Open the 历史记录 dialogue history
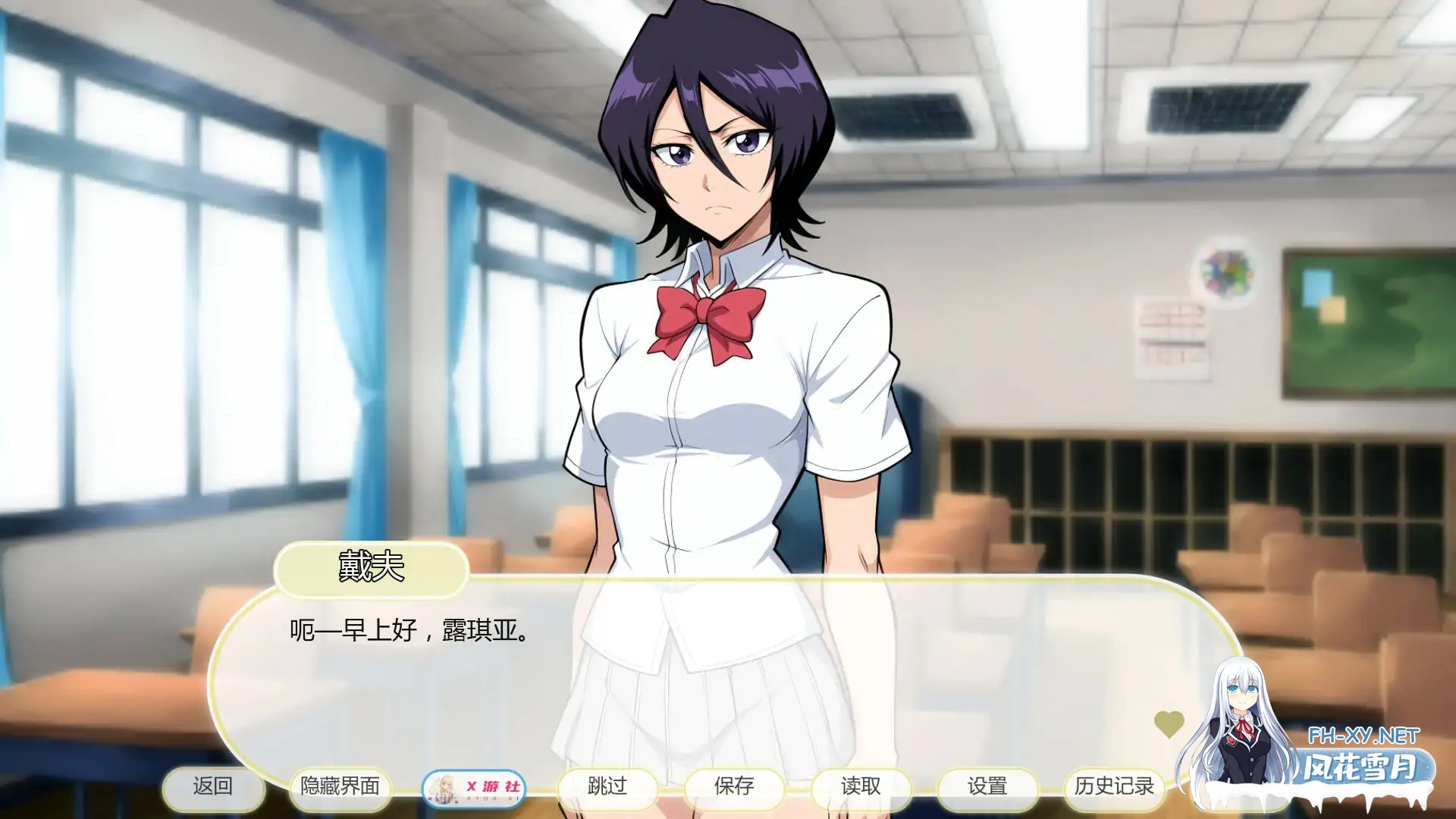The height and width of the screenshot is (819, 1456). click(x=1116, y=788)
